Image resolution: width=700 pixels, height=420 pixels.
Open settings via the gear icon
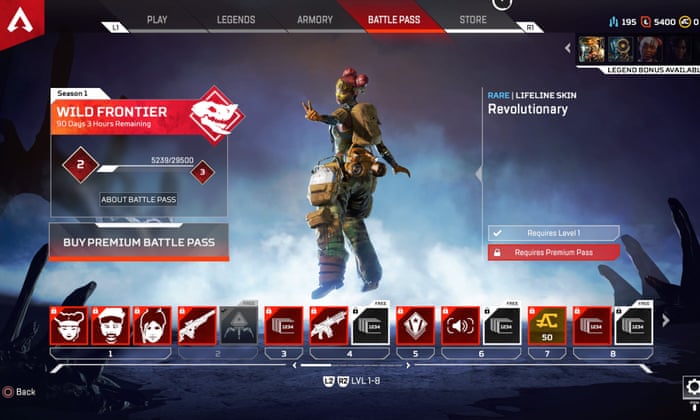click(690, 387)
